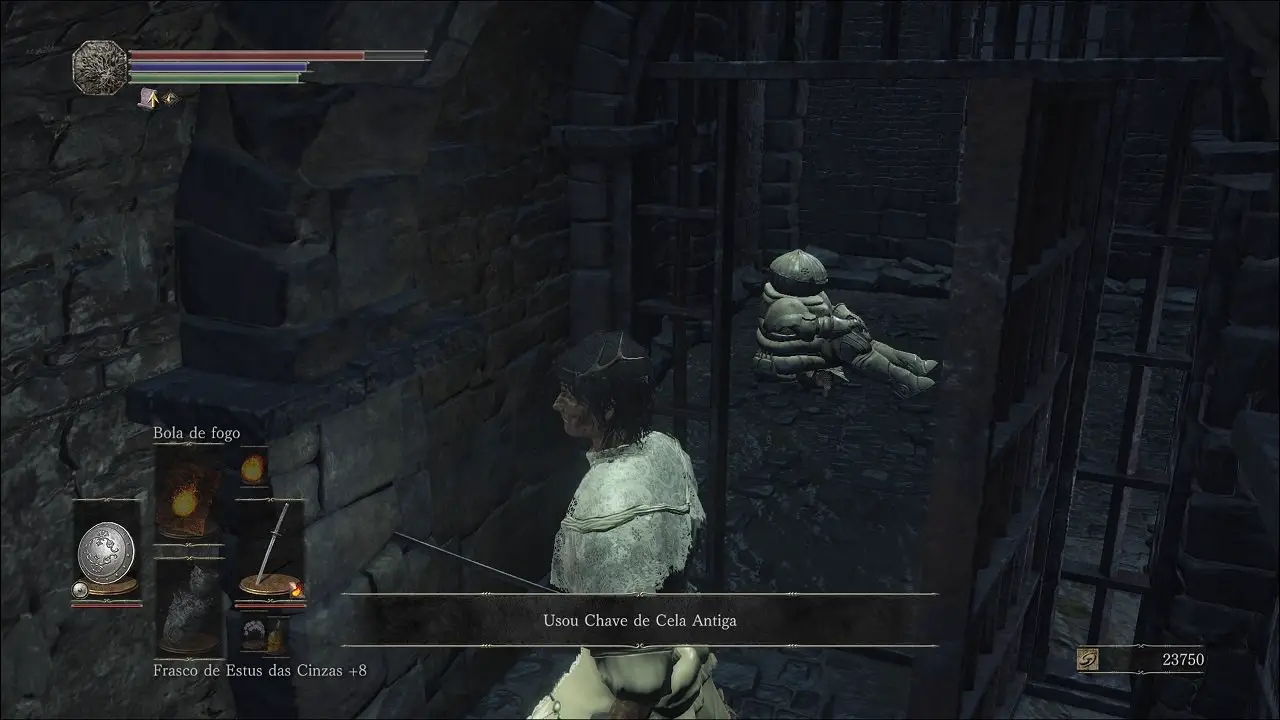Image resolution: width=1280 pixels, height=720 pixels.
Task: Click the small next-item icon below the sword
Action: [253, 633]
